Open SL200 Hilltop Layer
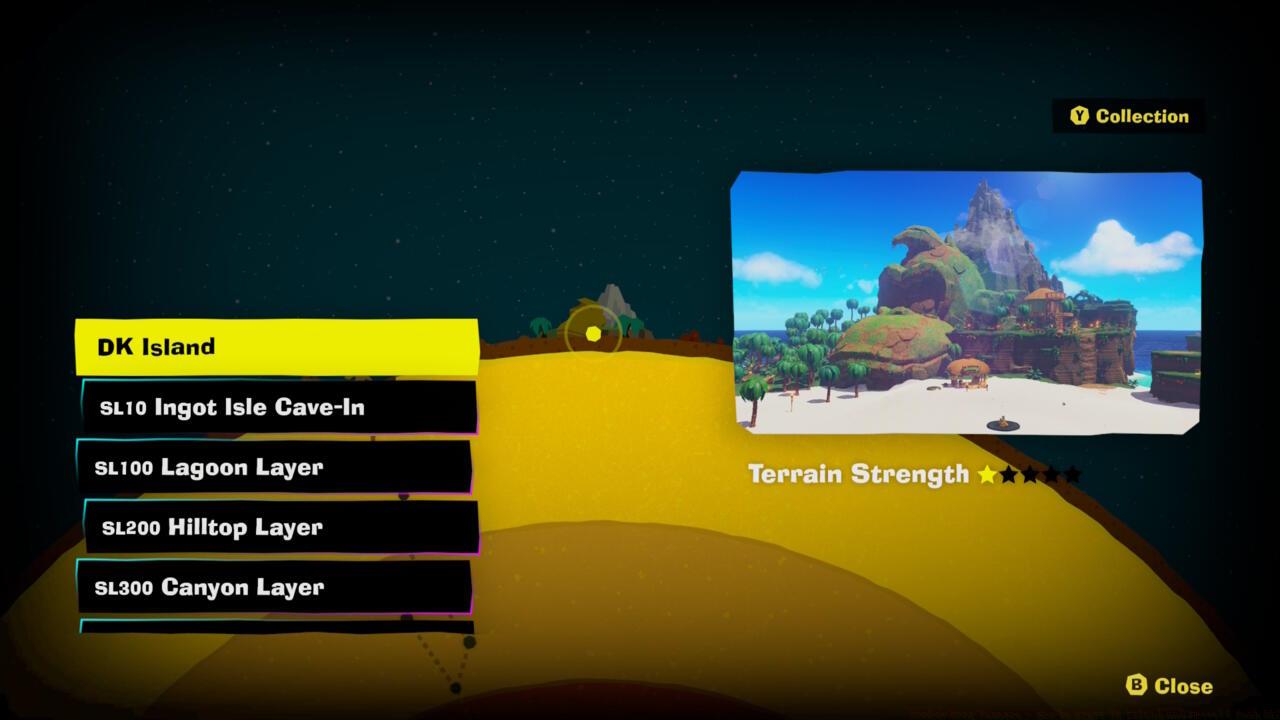The width and height of the screenshot is (1280, 720). coord(275,527)
